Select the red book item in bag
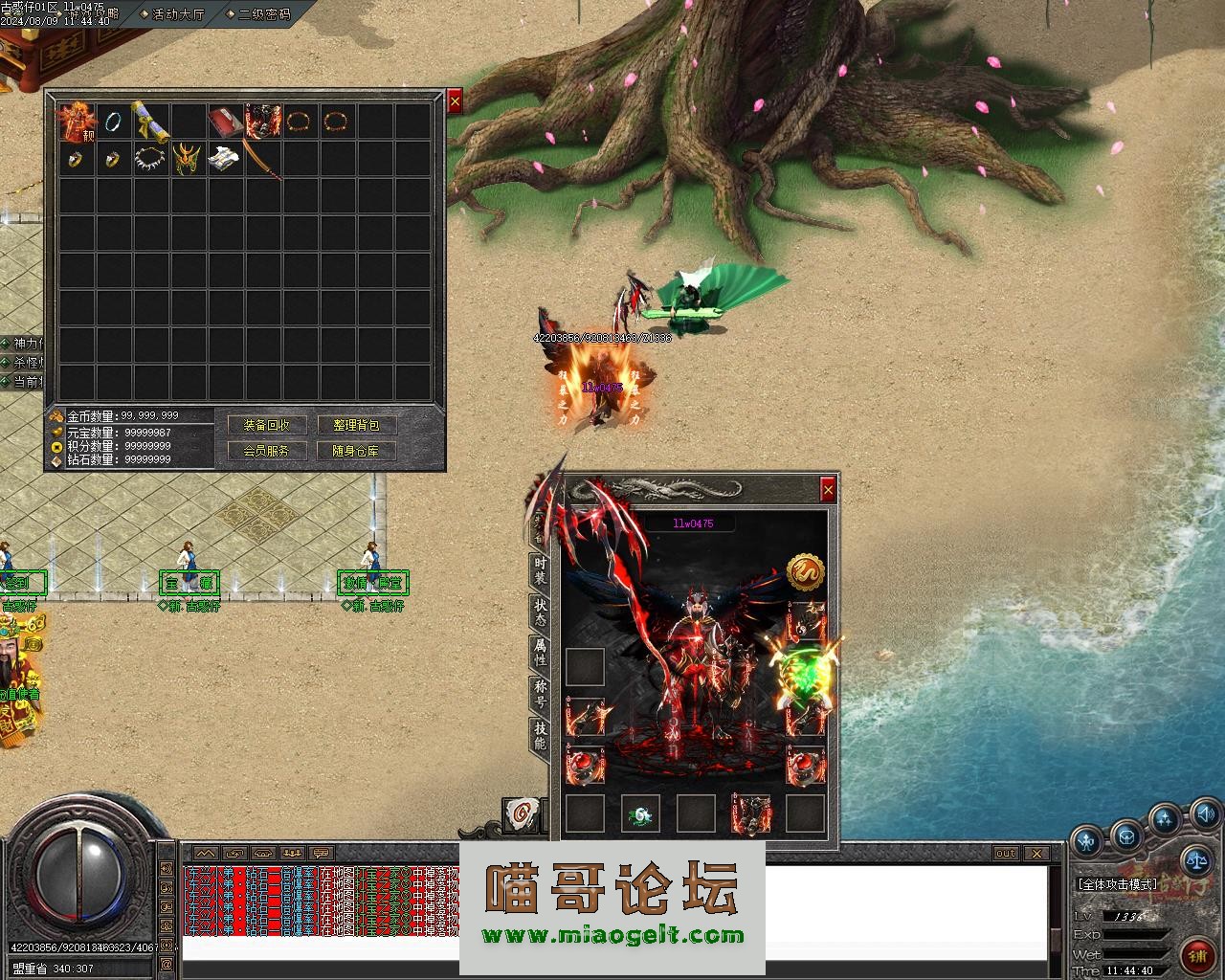 click(x=226, y=122)
